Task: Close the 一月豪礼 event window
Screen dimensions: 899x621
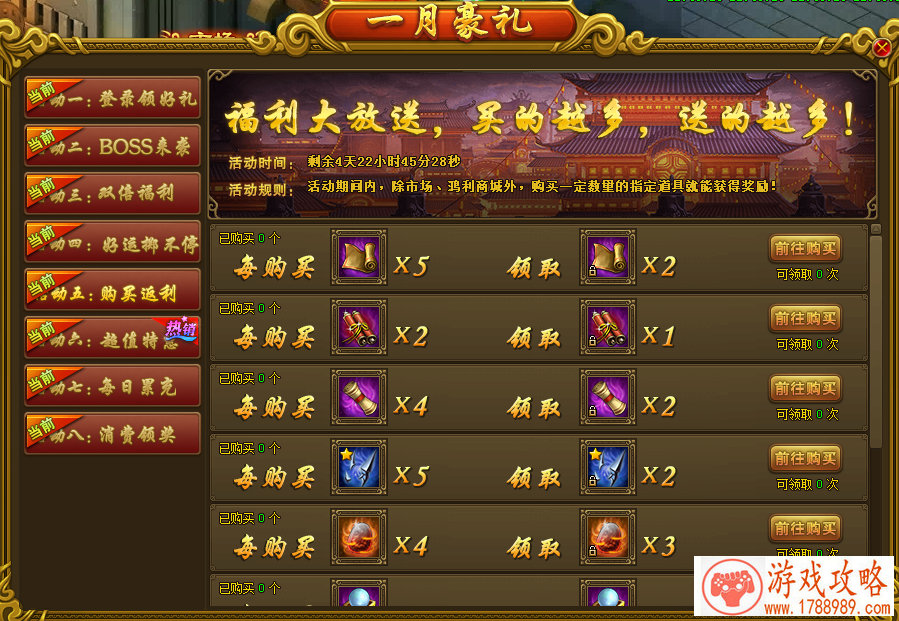Action: (881, 48)
